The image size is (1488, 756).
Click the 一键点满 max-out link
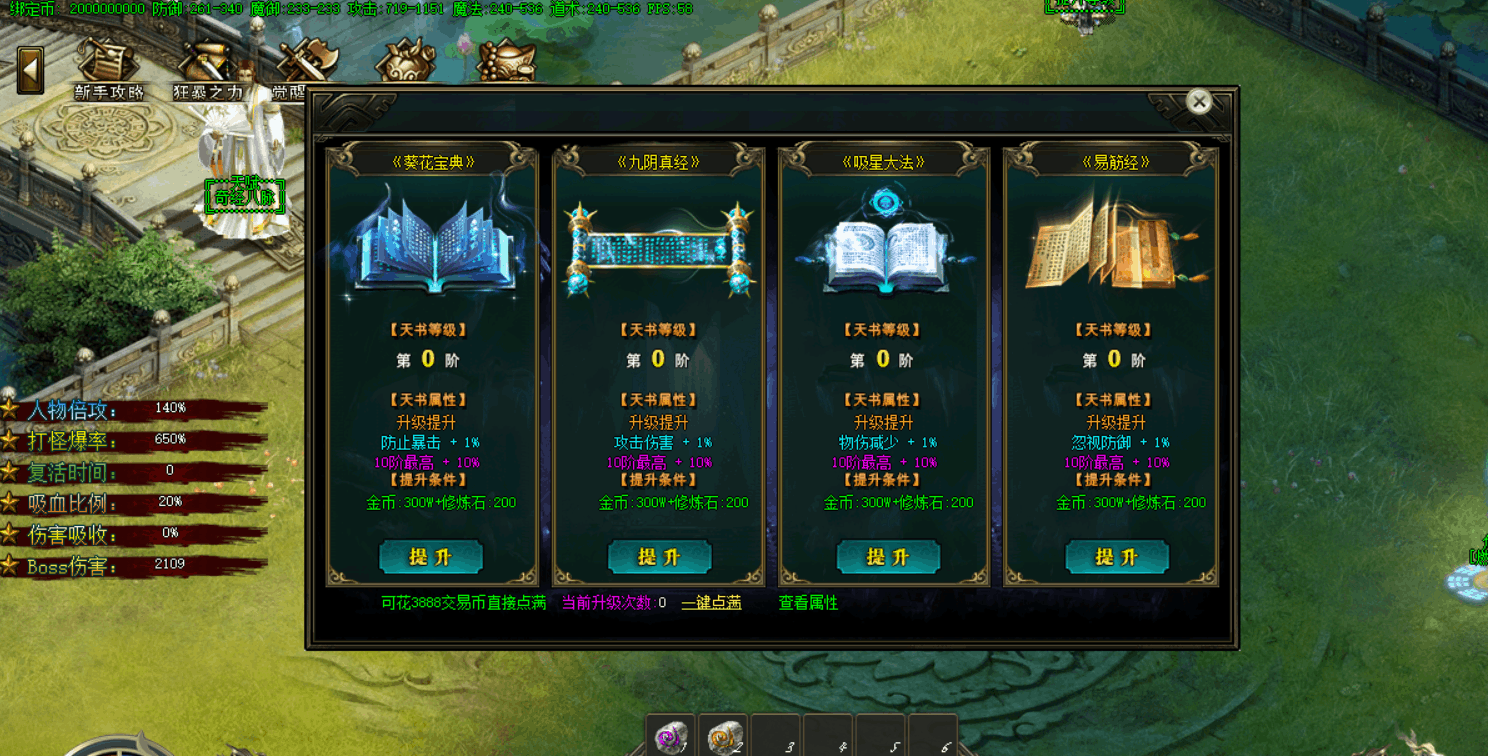pos(711,603)
